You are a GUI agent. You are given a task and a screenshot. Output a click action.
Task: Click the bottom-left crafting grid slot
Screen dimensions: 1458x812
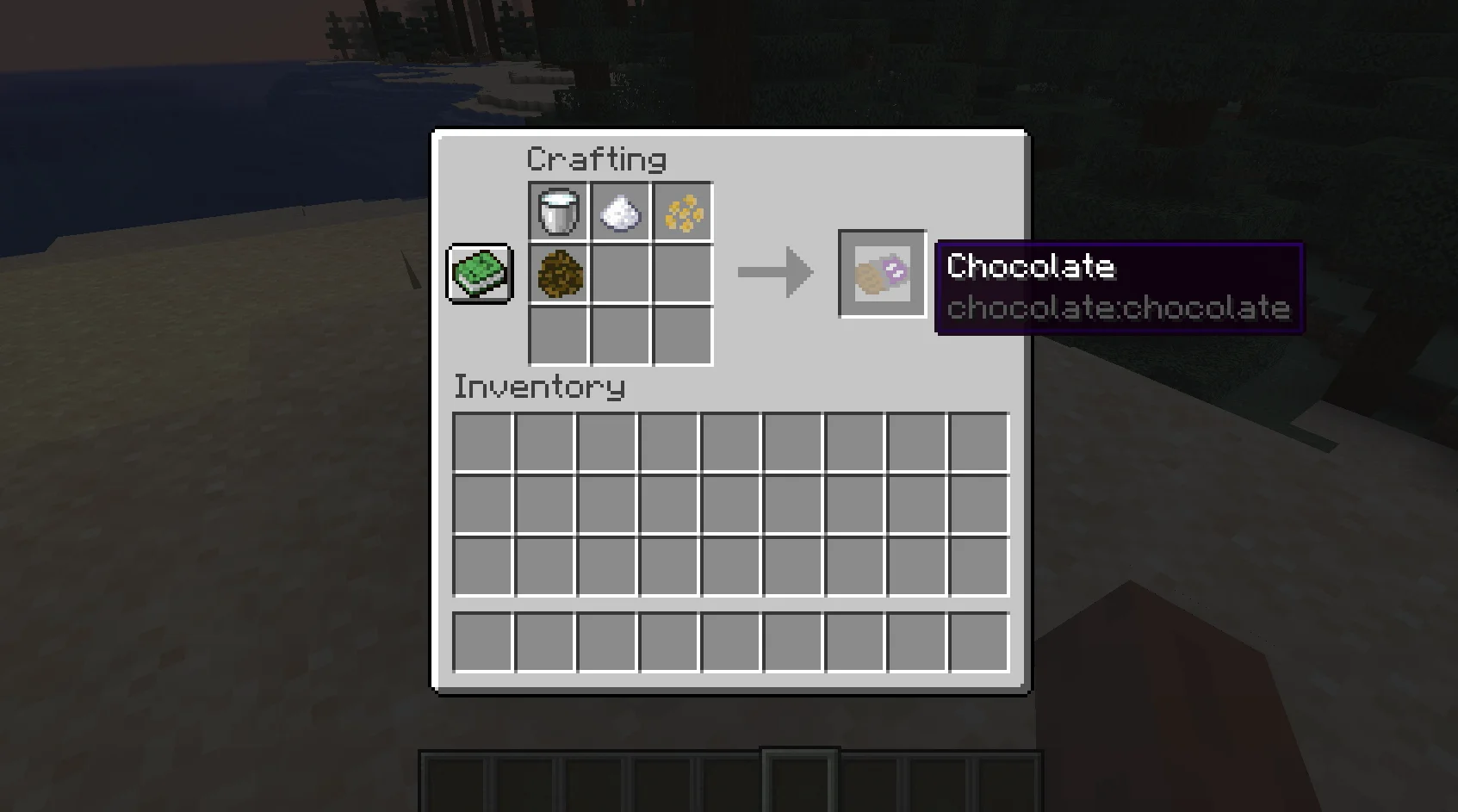point(558,336)
